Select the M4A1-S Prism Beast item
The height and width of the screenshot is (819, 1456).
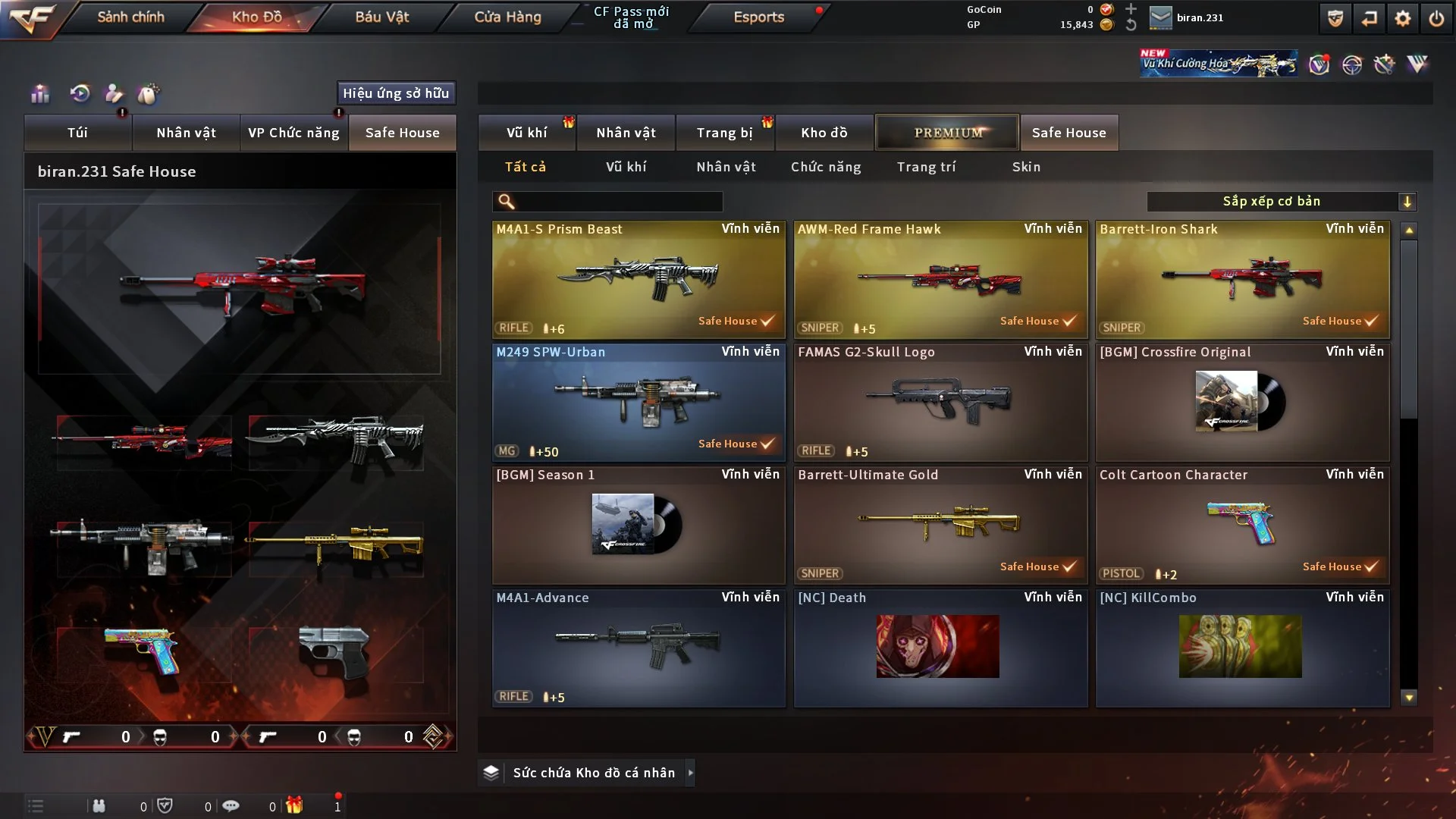pyautogui.click(x=639, y=279)
